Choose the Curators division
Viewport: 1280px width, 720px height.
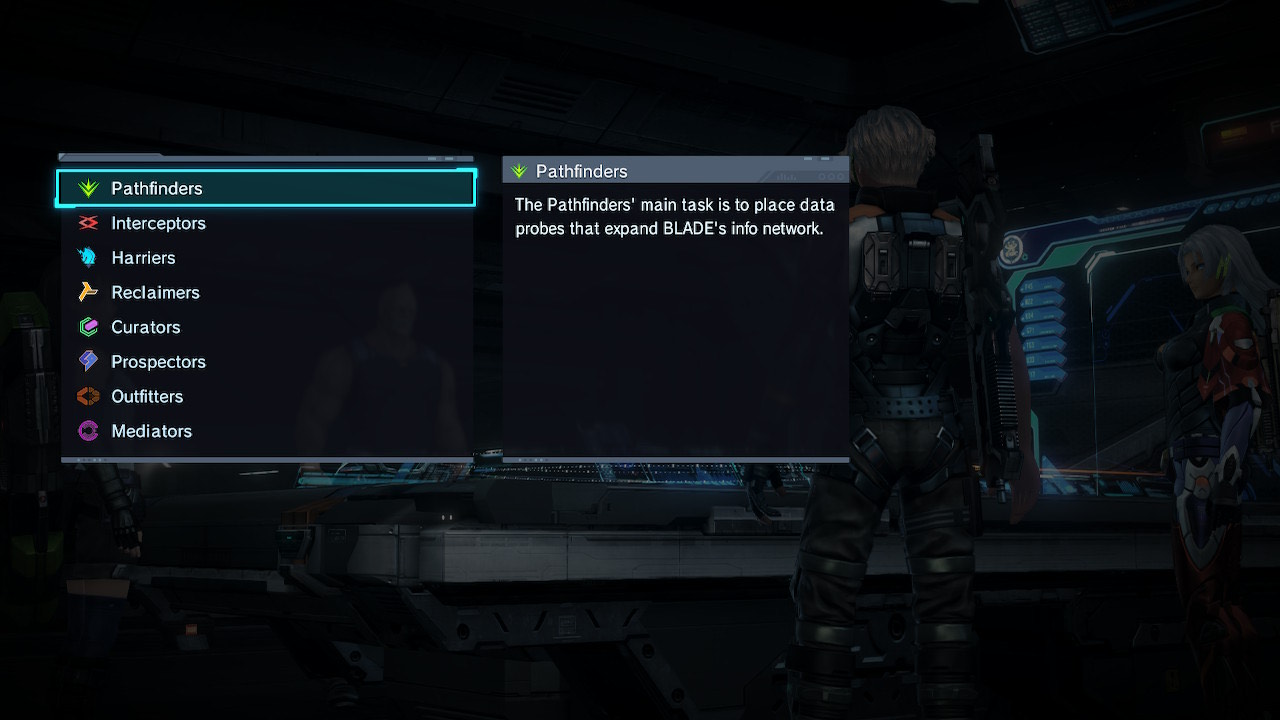[146, 327]
